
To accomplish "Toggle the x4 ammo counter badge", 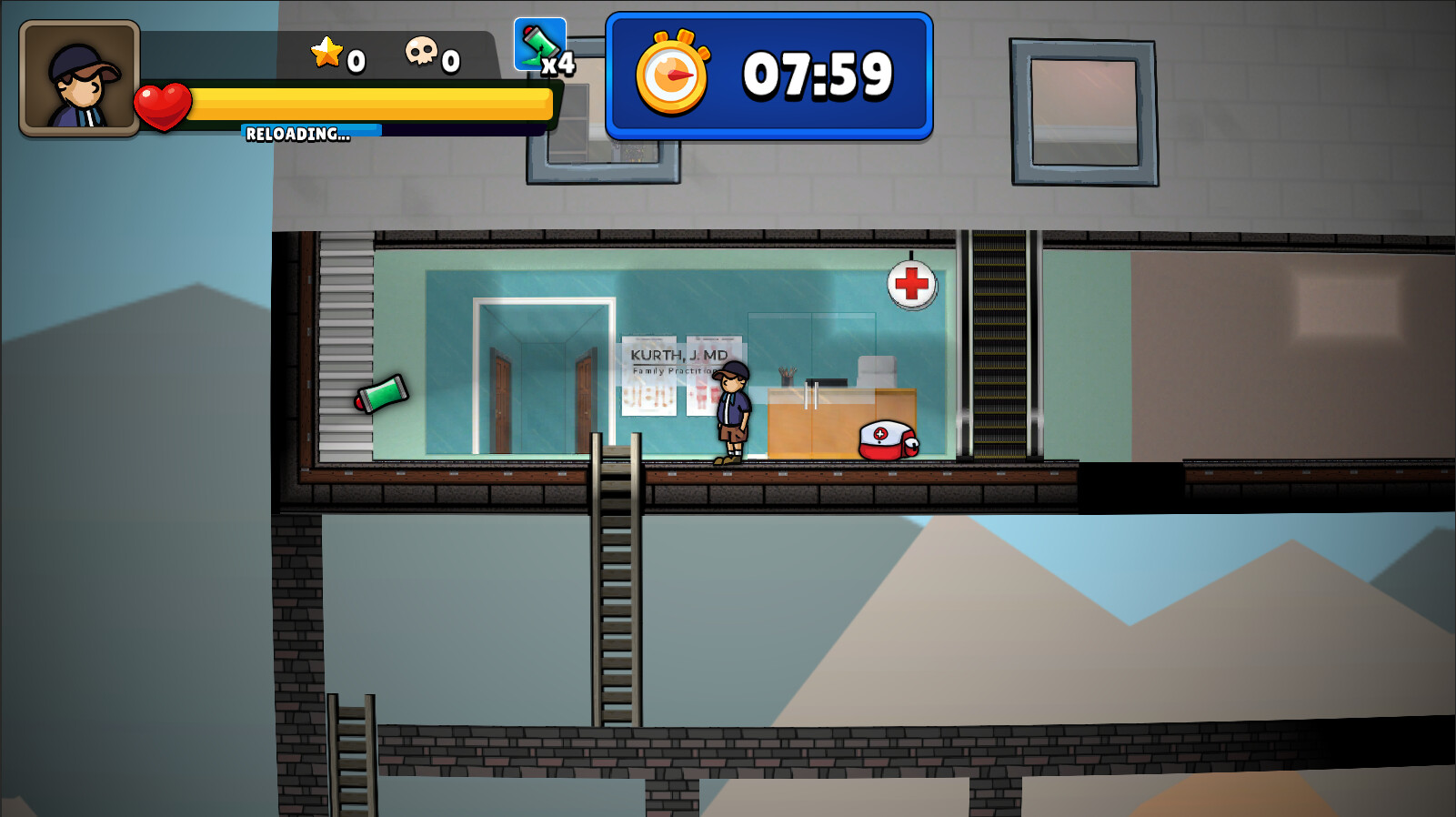I will click(x=557, y=64).
